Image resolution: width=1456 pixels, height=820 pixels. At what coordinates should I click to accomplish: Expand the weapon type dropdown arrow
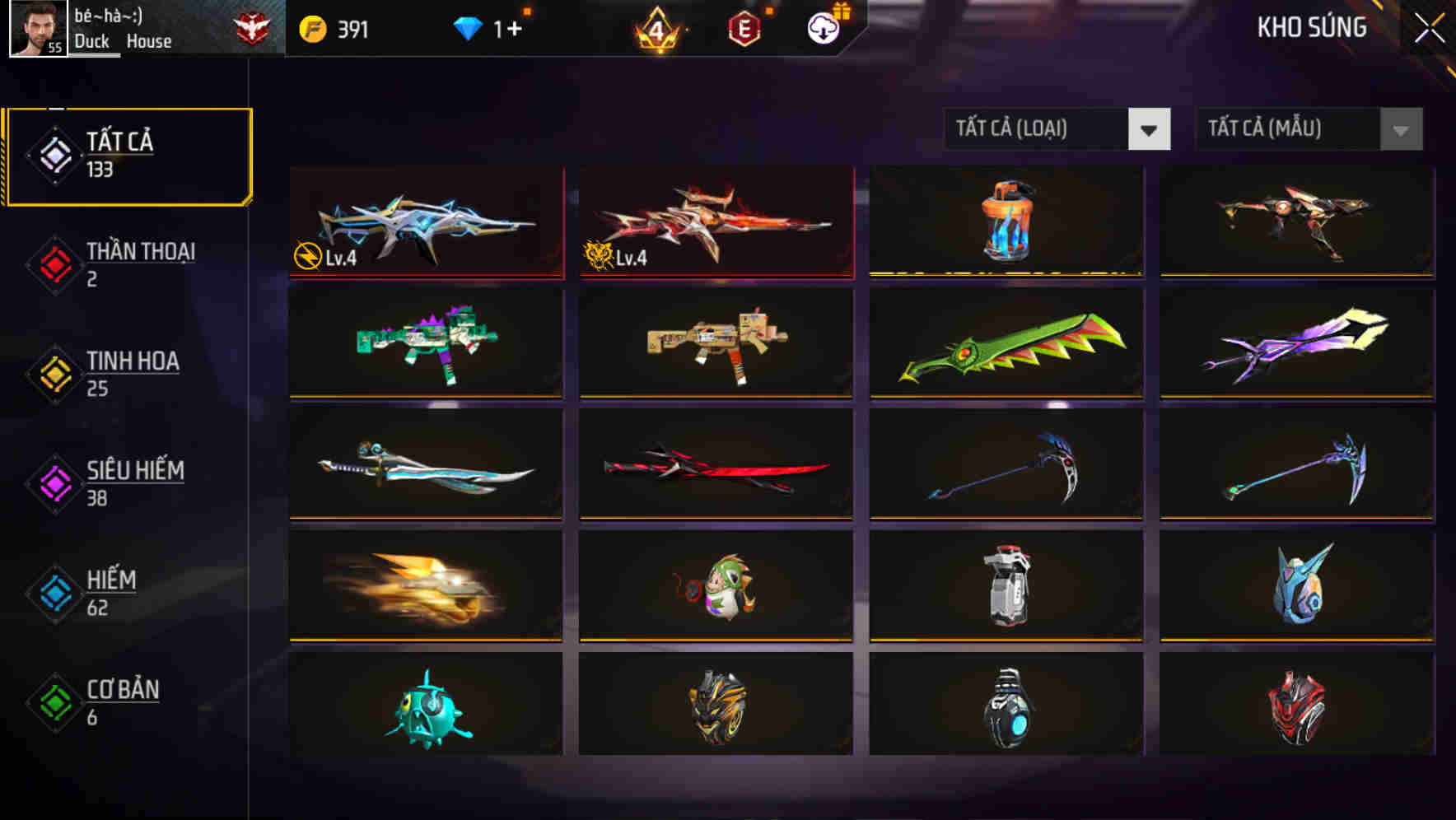click(x=1150, y=129)
